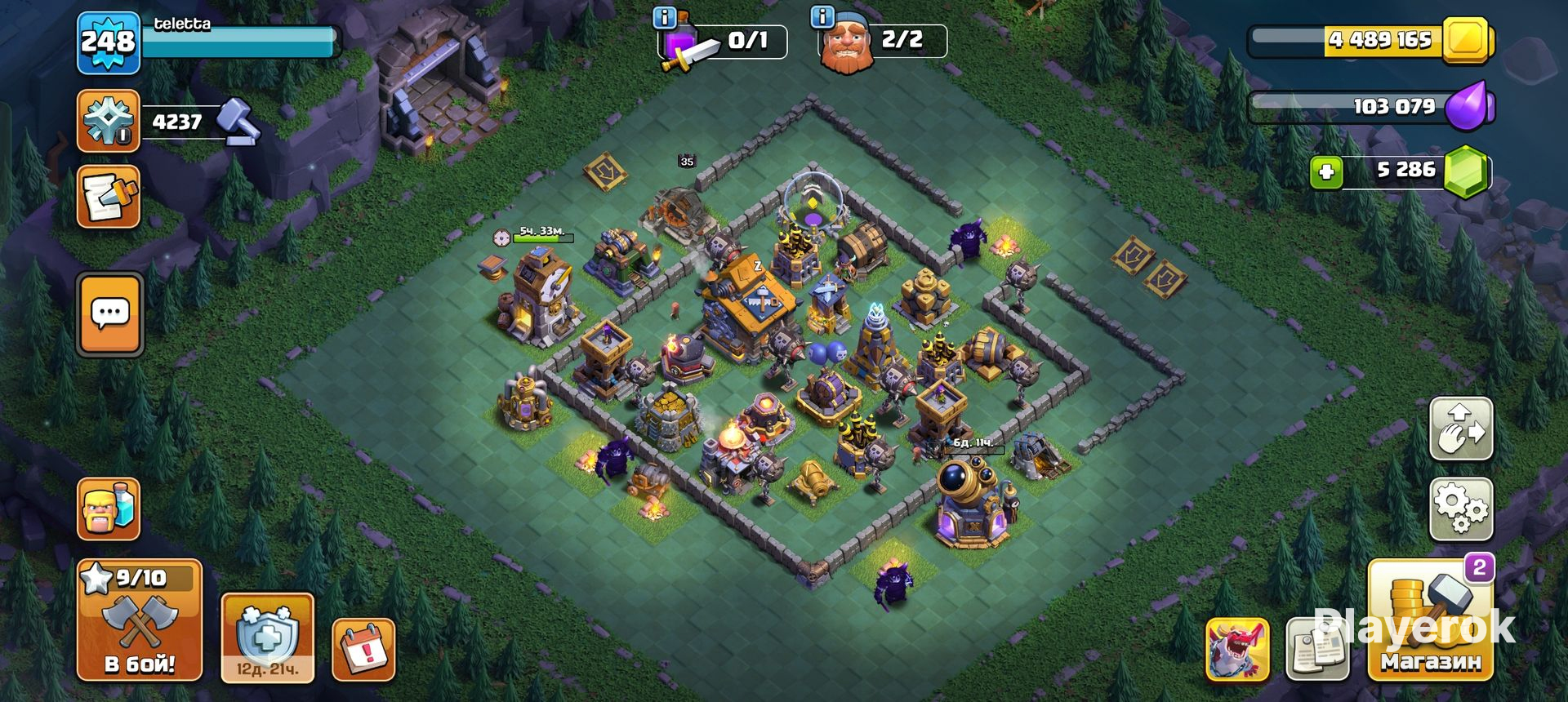Open the league trophy badge
The height and width of the screenshot is (702, 1568).
click(108, 122)
